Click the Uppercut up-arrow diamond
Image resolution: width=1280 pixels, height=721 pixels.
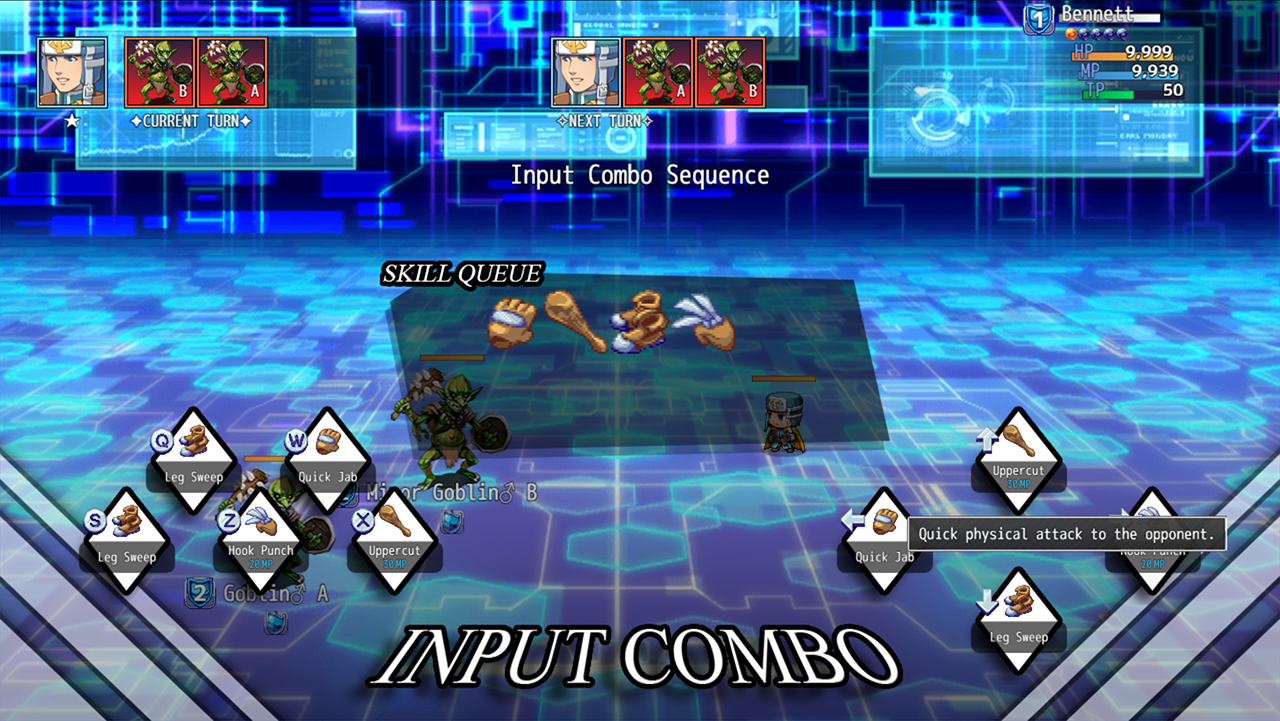tap(1018, 462)
